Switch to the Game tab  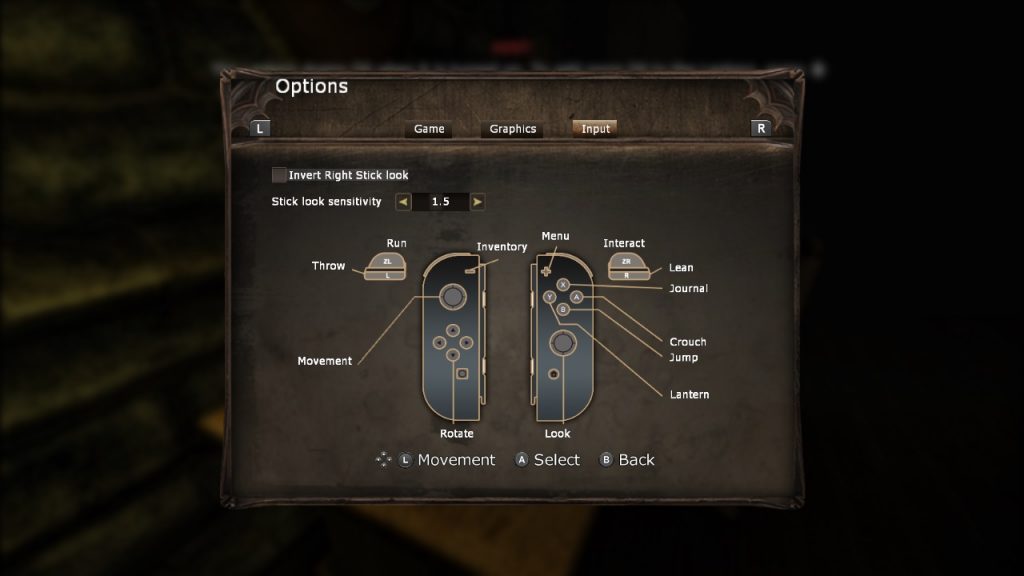[x=429, y=129]
